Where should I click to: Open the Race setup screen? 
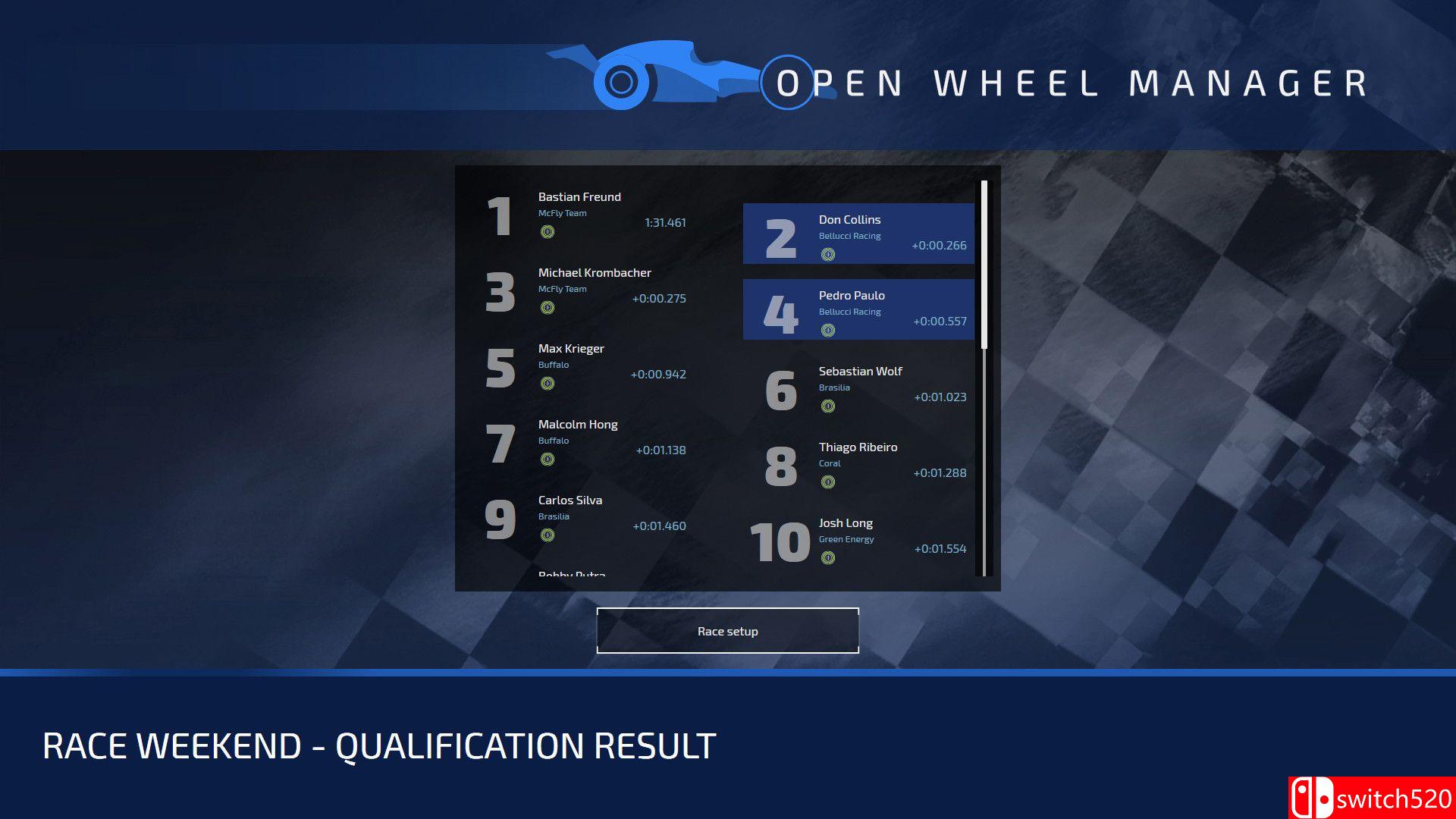tap(727, 630)
